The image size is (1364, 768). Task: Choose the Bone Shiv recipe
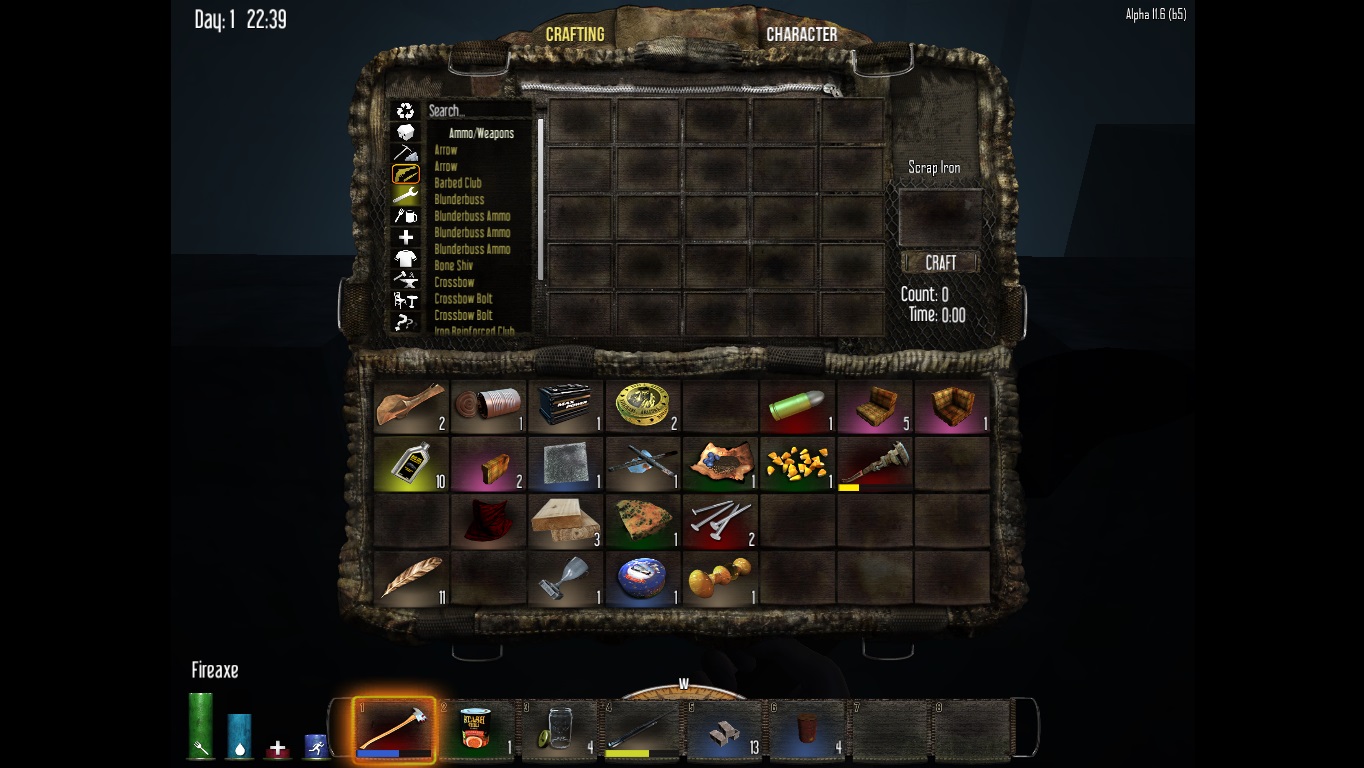pos(454,266)
